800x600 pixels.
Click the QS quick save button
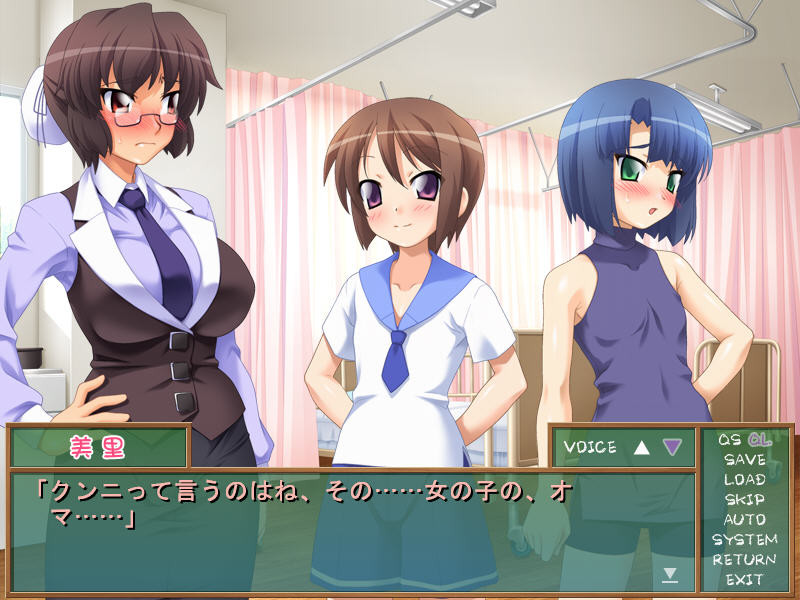730,440
